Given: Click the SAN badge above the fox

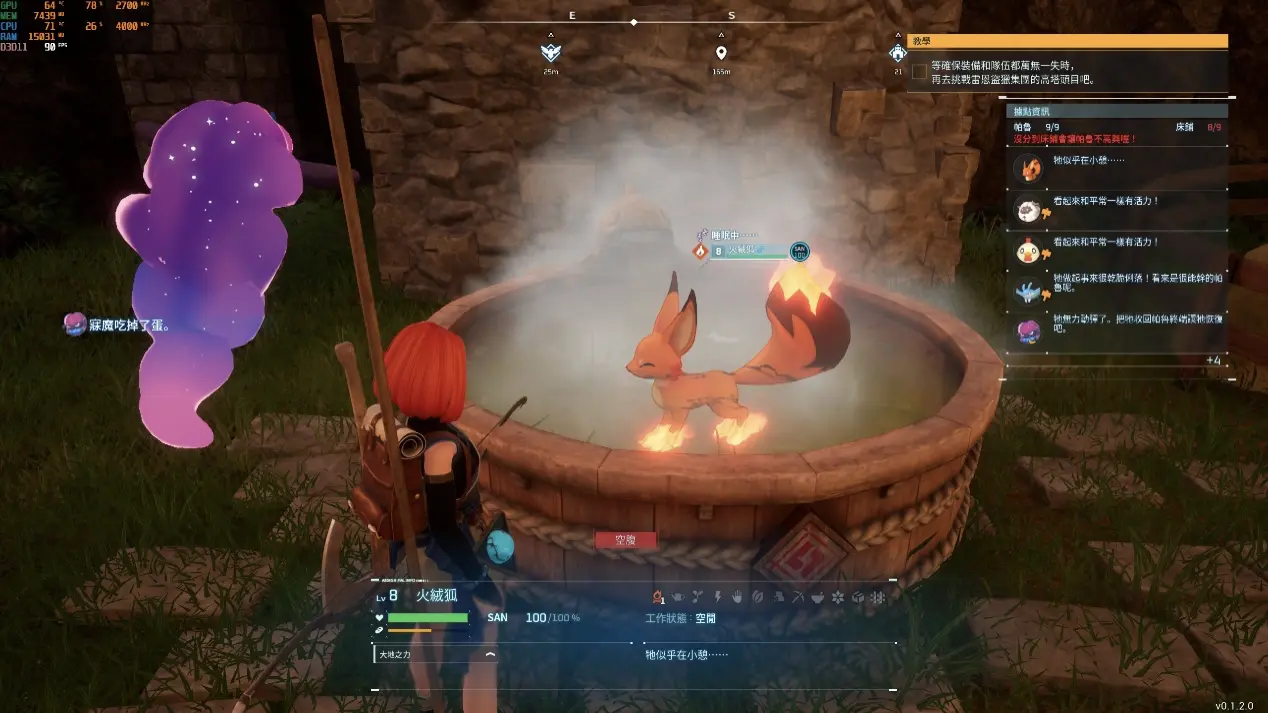Looking at the screenshot, I should 799,252.
